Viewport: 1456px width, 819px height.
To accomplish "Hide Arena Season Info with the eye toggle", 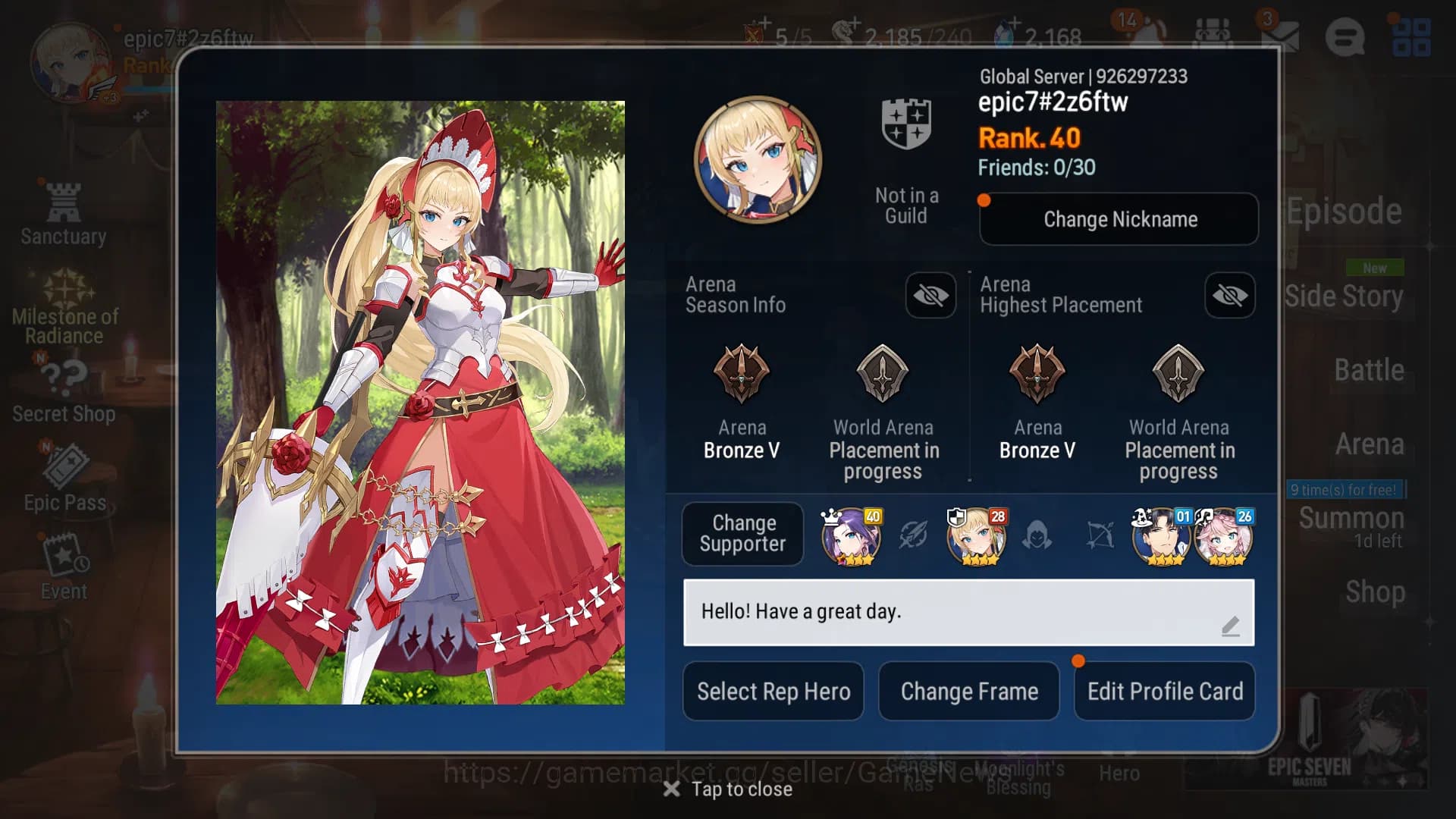I will pyautogui.click(x=930, y=296).
